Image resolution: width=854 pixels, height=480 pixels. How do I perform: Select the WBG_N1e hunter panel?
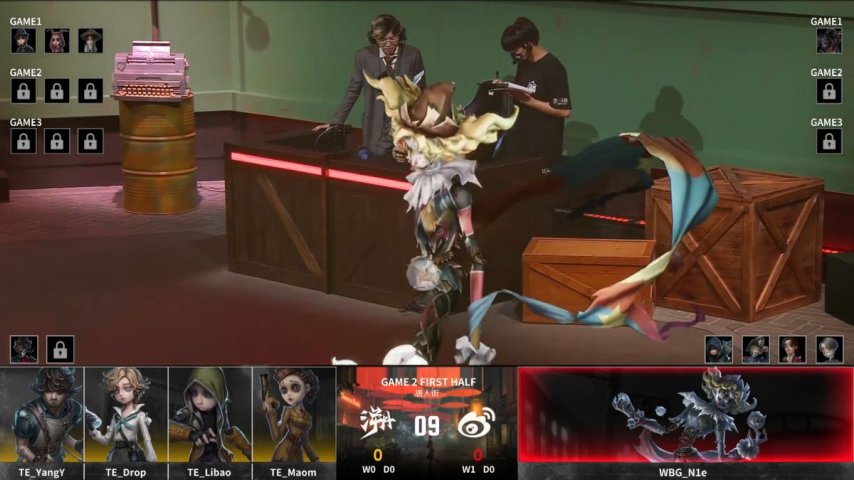pyautogui.click(x=685, y=414)
